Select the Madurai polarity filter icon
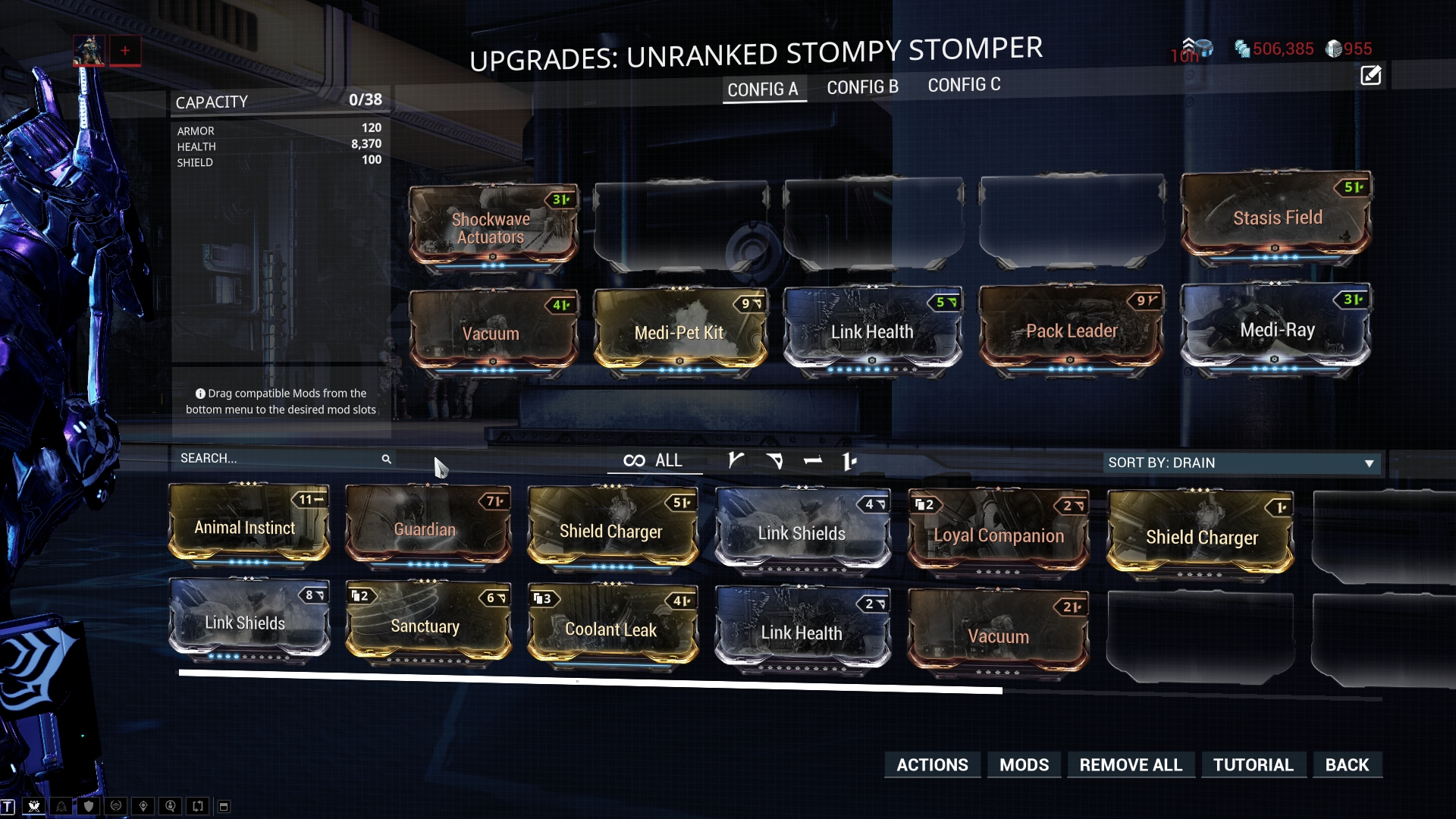The height and width of the screenshot is (819, 1456). [x=735, y=460]
